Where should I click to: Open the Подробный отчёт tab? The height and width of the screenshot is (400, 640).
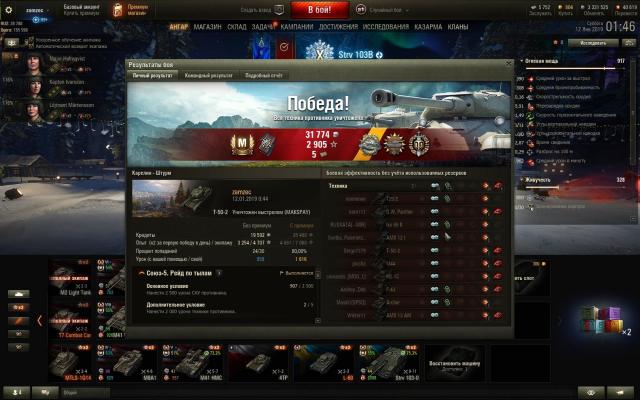(263, 75)
